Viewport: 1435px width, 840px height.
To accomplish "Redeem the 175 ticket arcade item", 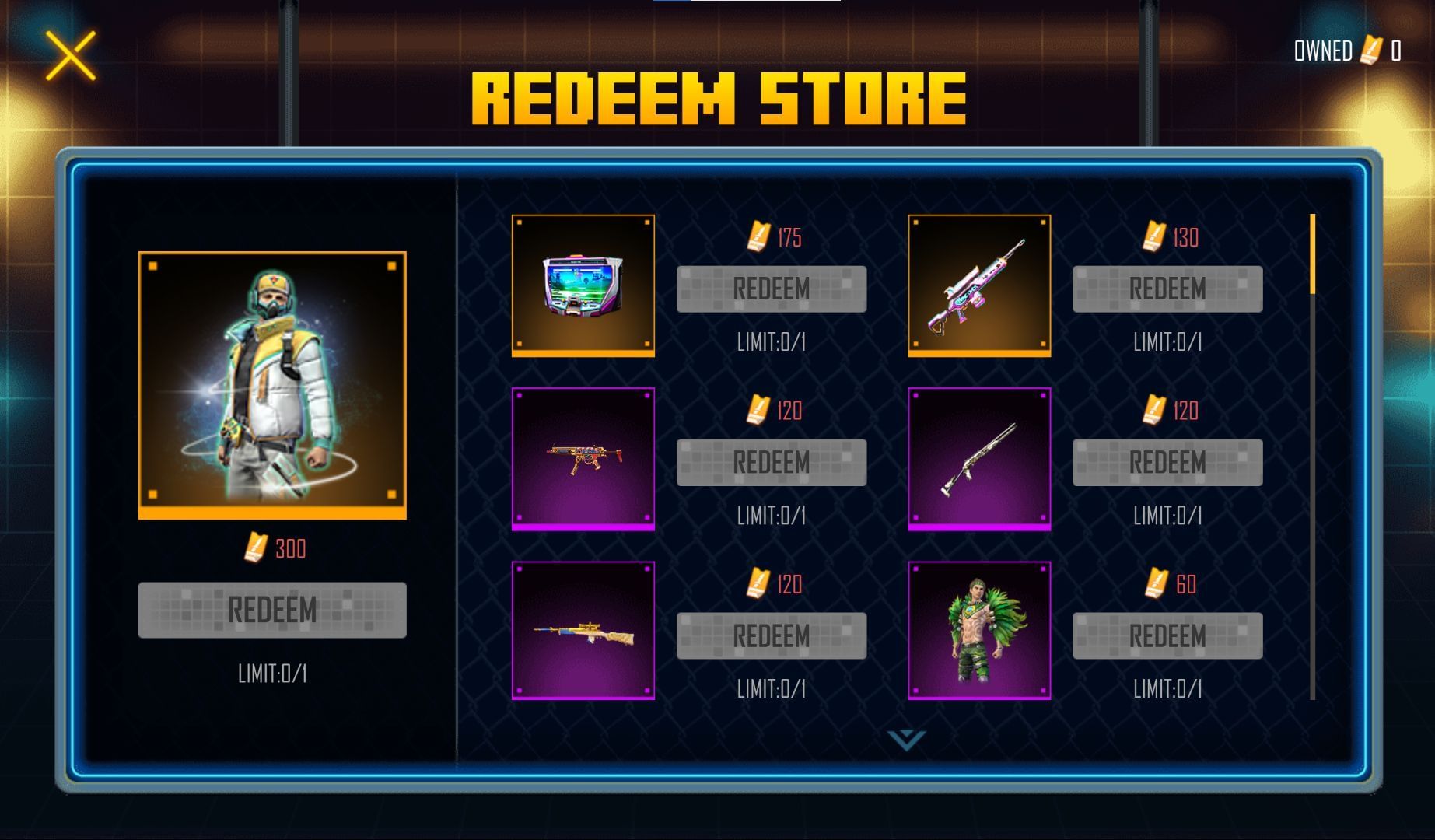I will [772, 289].
